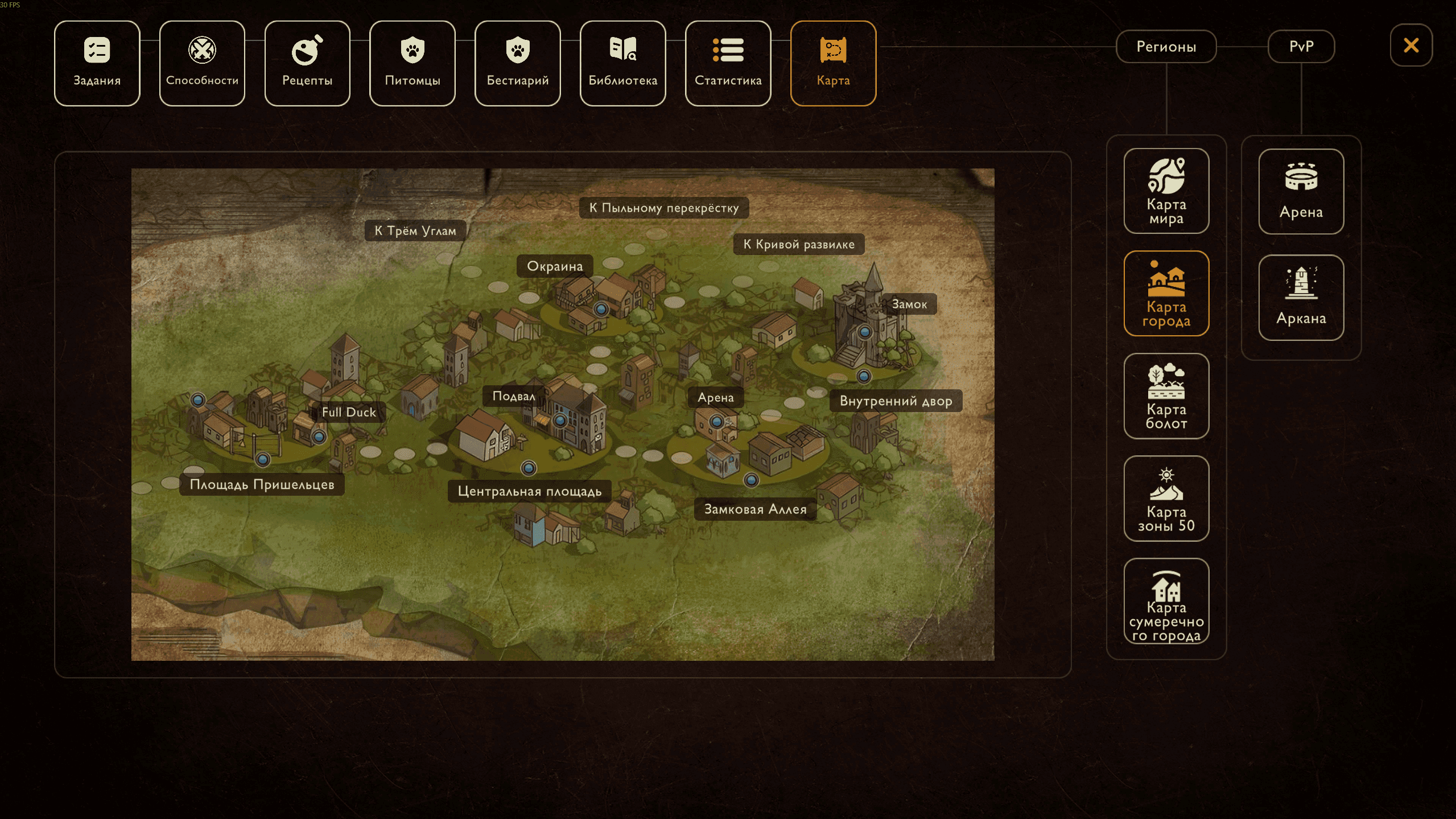Open the Бестиарий tab
The width and height of the screenshot is (1456, 819).
coord(518,63)
